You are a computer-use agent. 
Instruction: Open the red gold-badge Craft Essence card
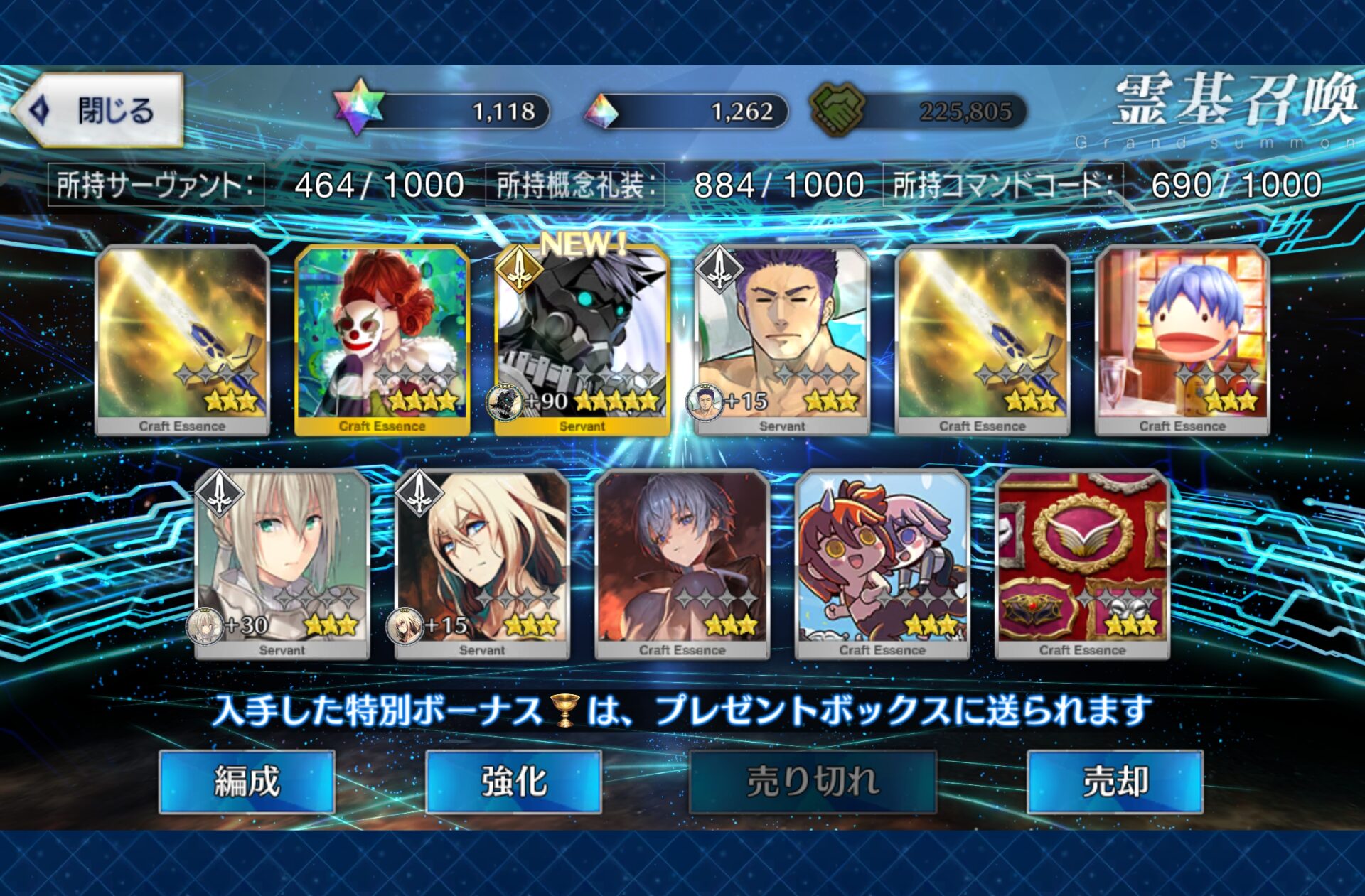[1082, 563]
